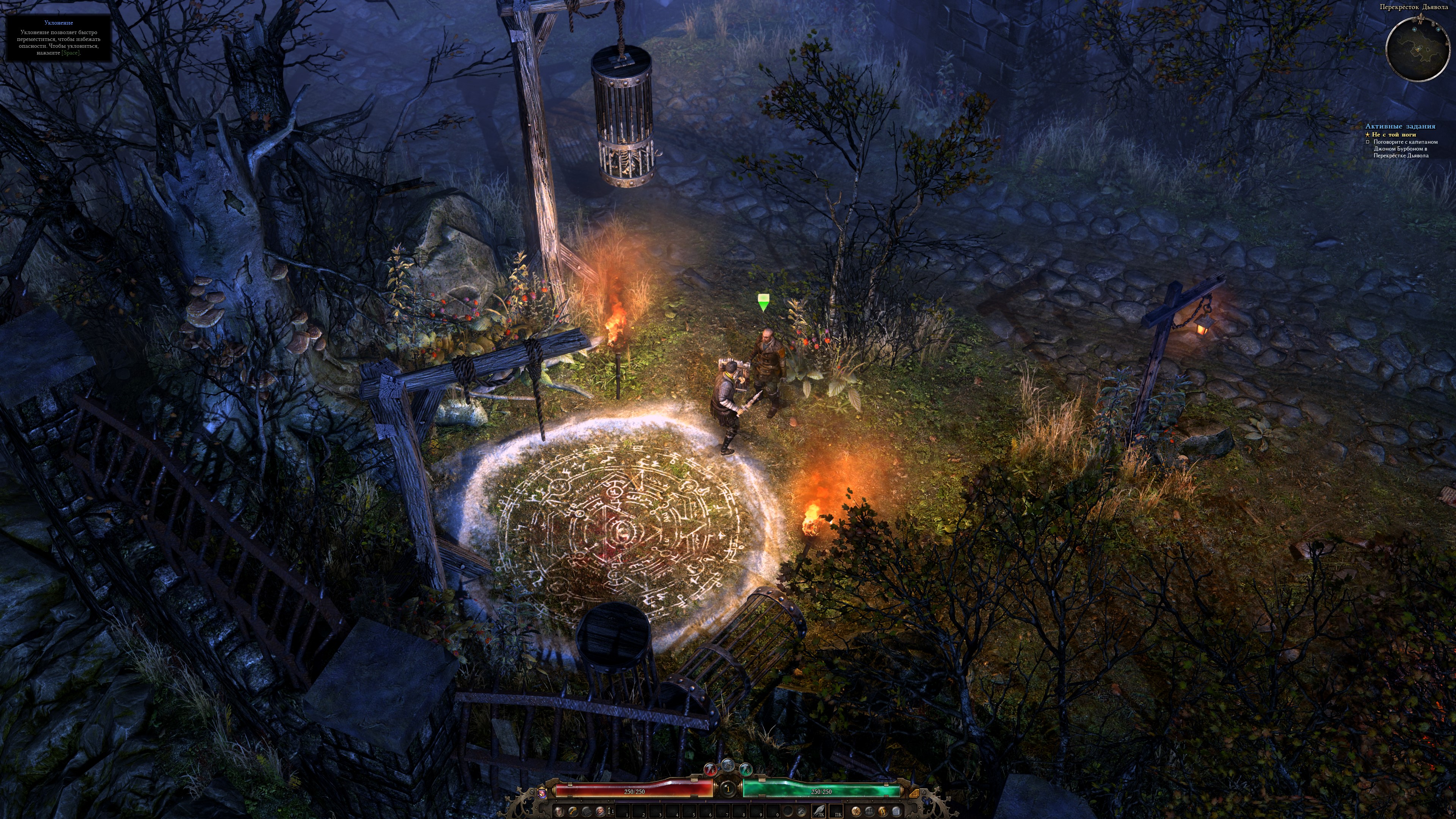Select the sword skill in ЛК slot
The height and width of the screenshot is (819, 1456).
pyautogui.click(x=819, y=811)
